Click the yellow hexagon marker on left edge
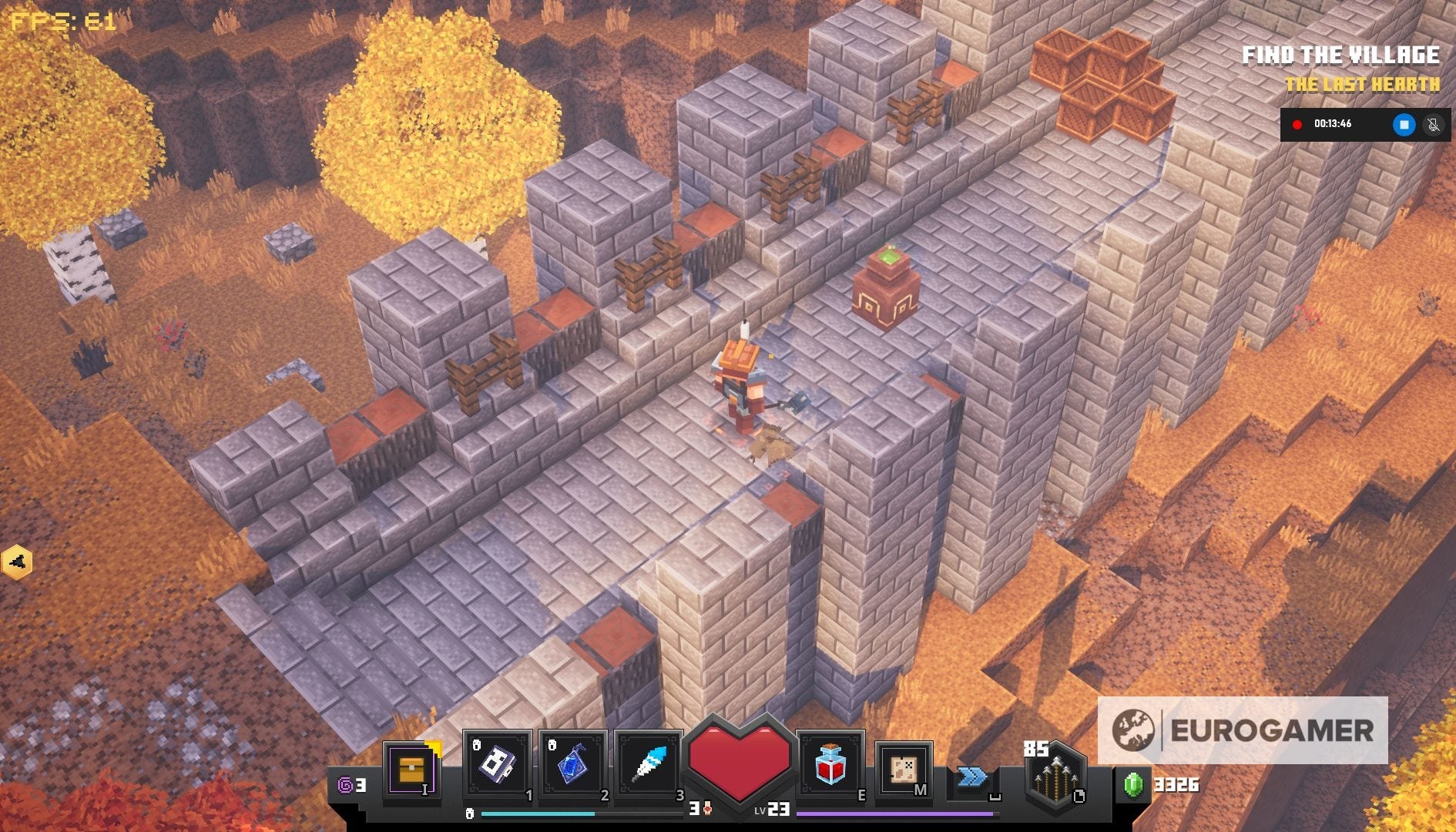Viewport: 1456px width, 832px height. pyautogui.click(x=17, y=562)
